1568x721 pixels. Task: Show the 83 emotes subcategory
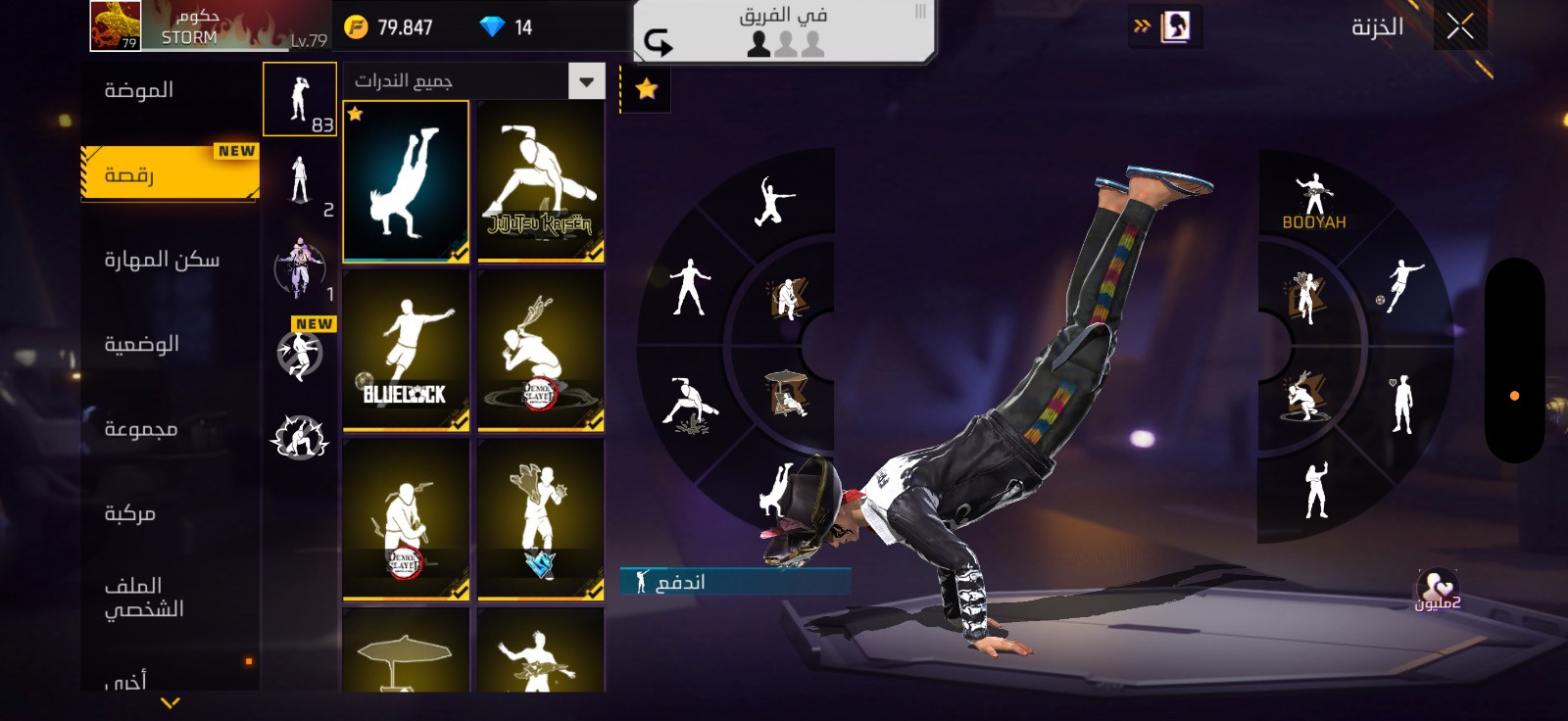pyautogui.click(x=300, y=100)
